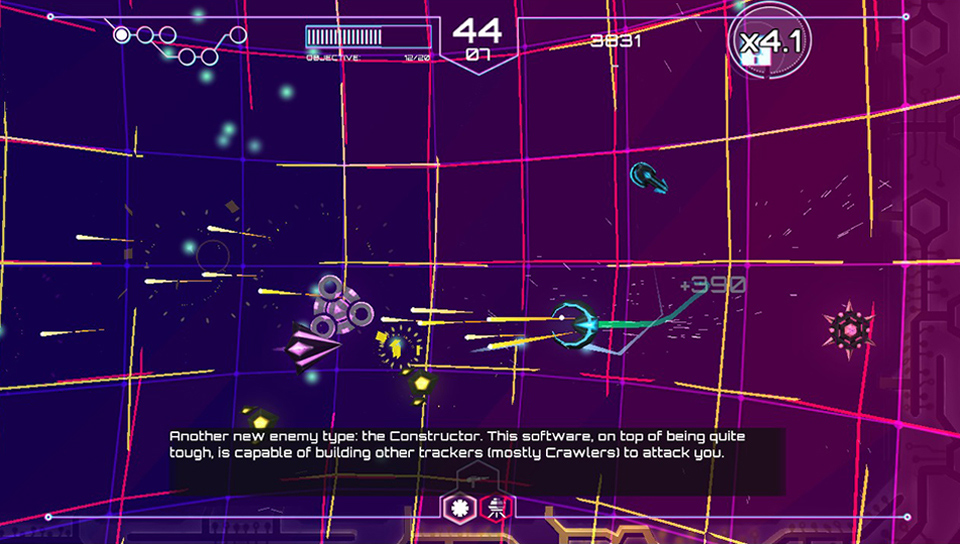Click the objective progress tracker
The width and height of the screenshot is (960, 544).
[x=369, y=41]
